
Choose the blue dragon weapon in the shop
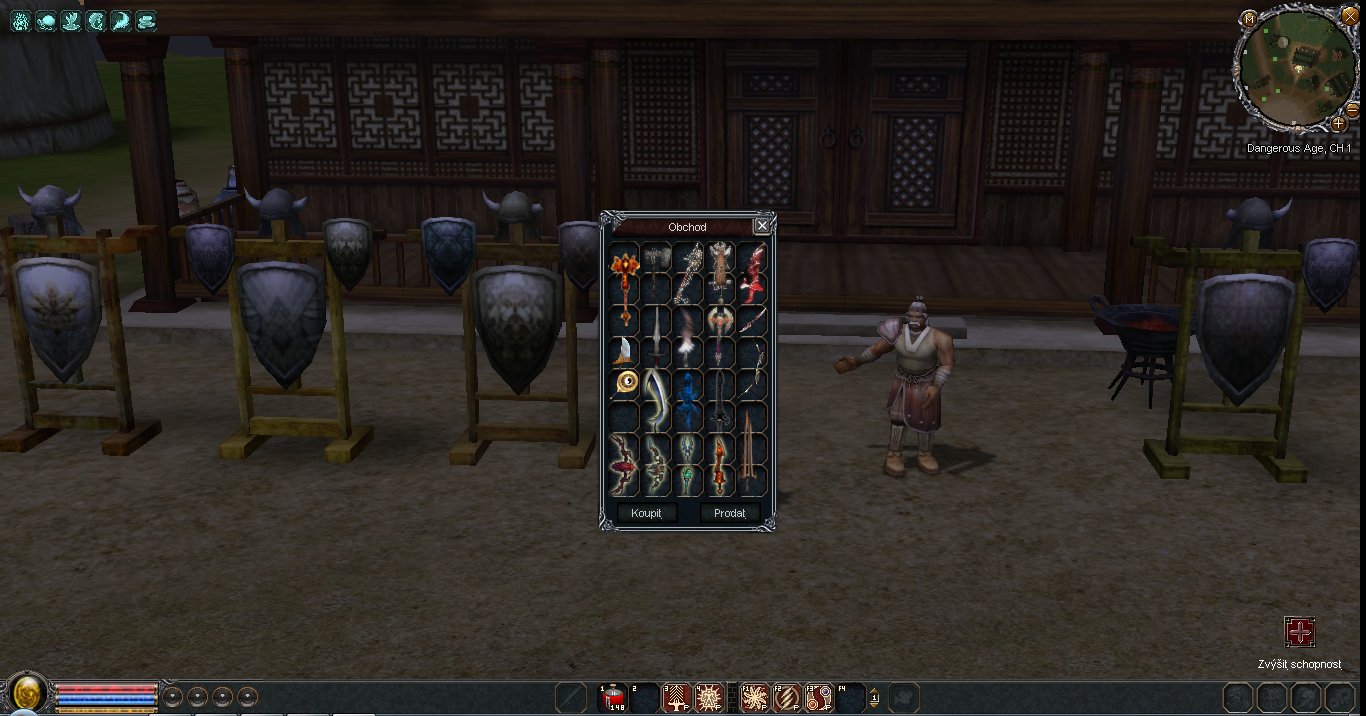[x=689, y=398]
